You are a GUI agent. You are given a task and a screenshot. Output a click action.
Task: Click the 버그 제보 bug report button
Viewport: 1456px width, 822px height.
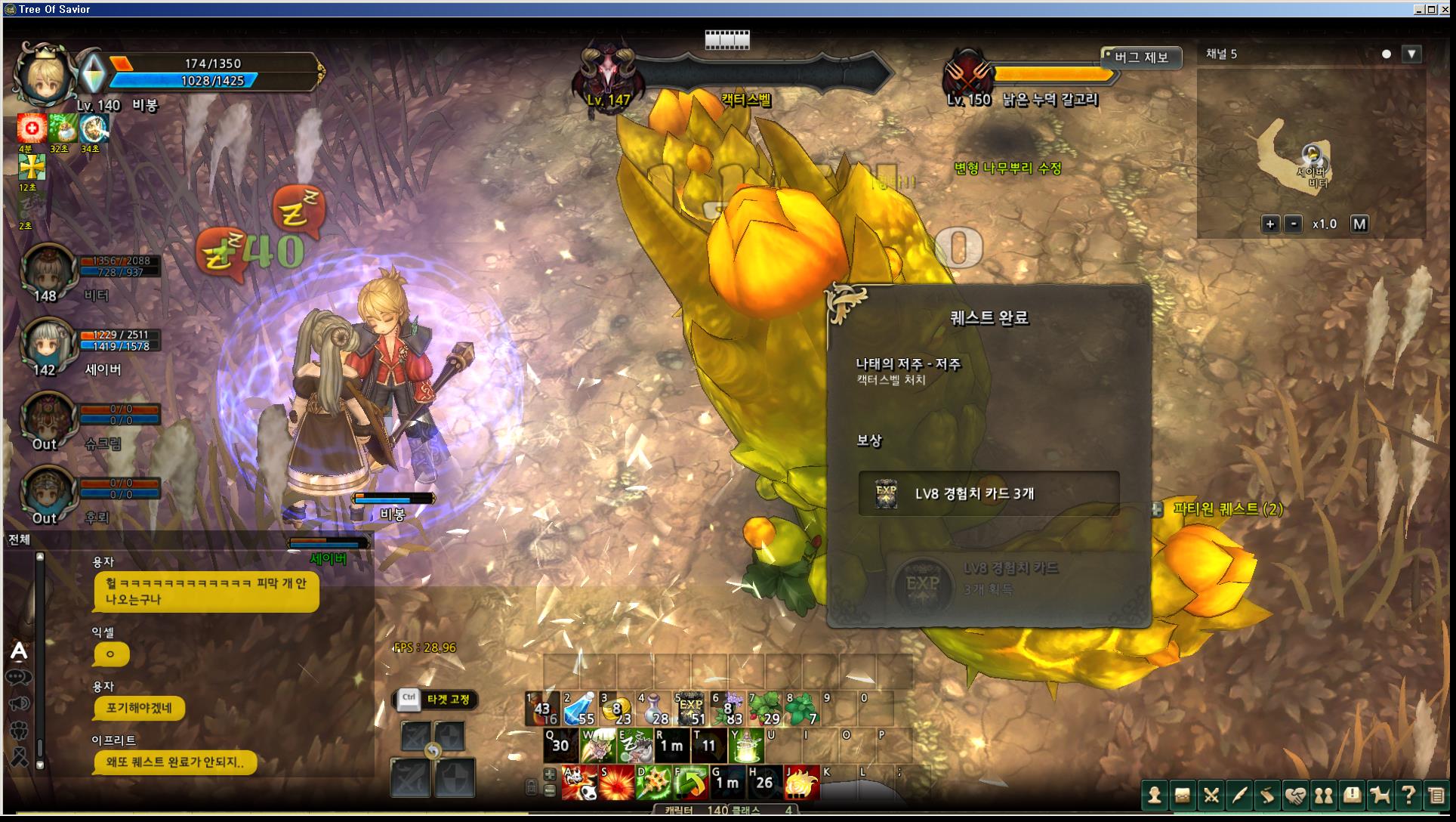1140,57
